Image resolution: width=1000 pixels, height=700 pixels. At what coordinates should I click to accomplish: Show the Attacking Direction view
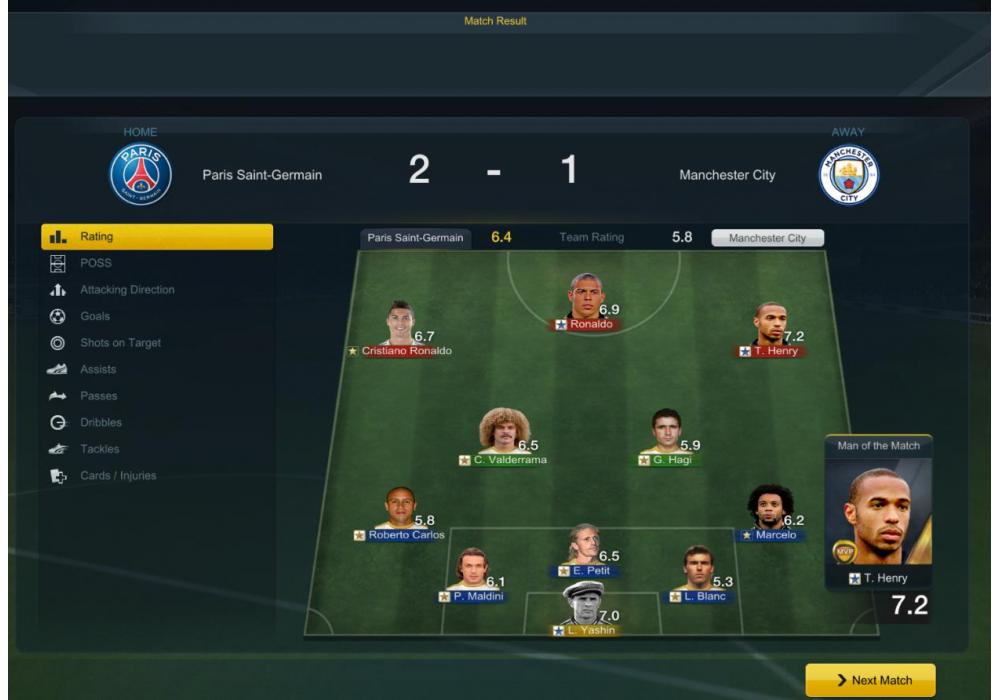pyautogui.click(x=127, y=290)
